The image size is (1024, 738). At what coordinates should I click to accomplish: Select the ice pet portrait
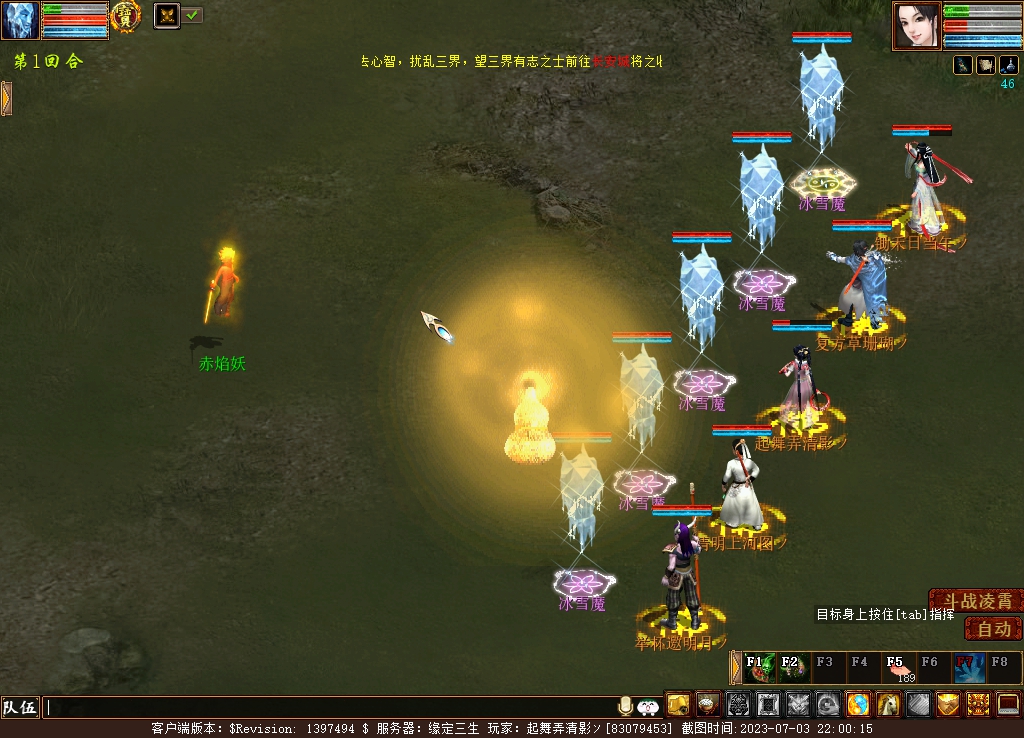[20, 20]
